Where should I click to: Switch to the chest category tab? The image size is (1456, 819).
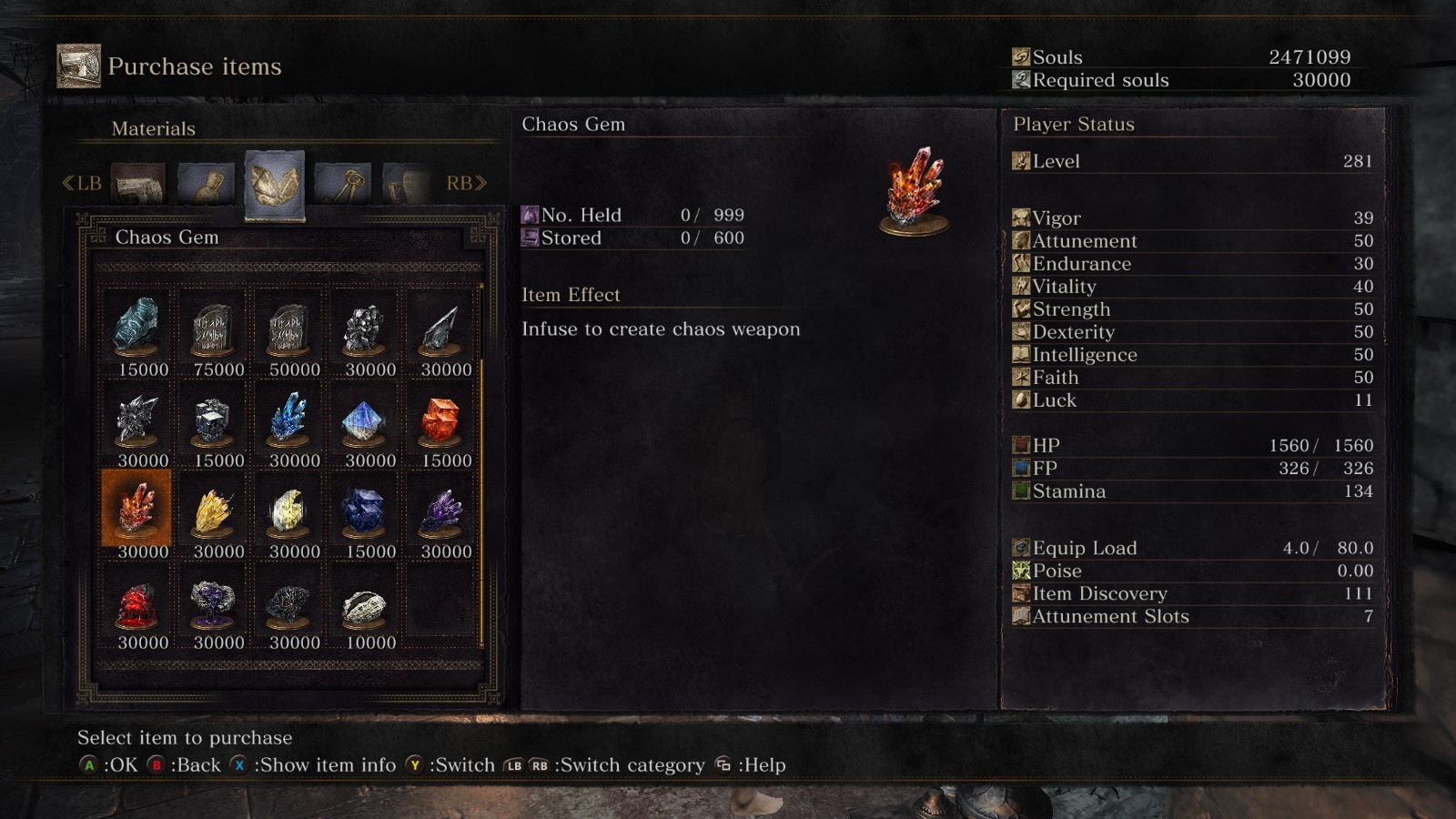pyautogui.click(x=138, y=183)
